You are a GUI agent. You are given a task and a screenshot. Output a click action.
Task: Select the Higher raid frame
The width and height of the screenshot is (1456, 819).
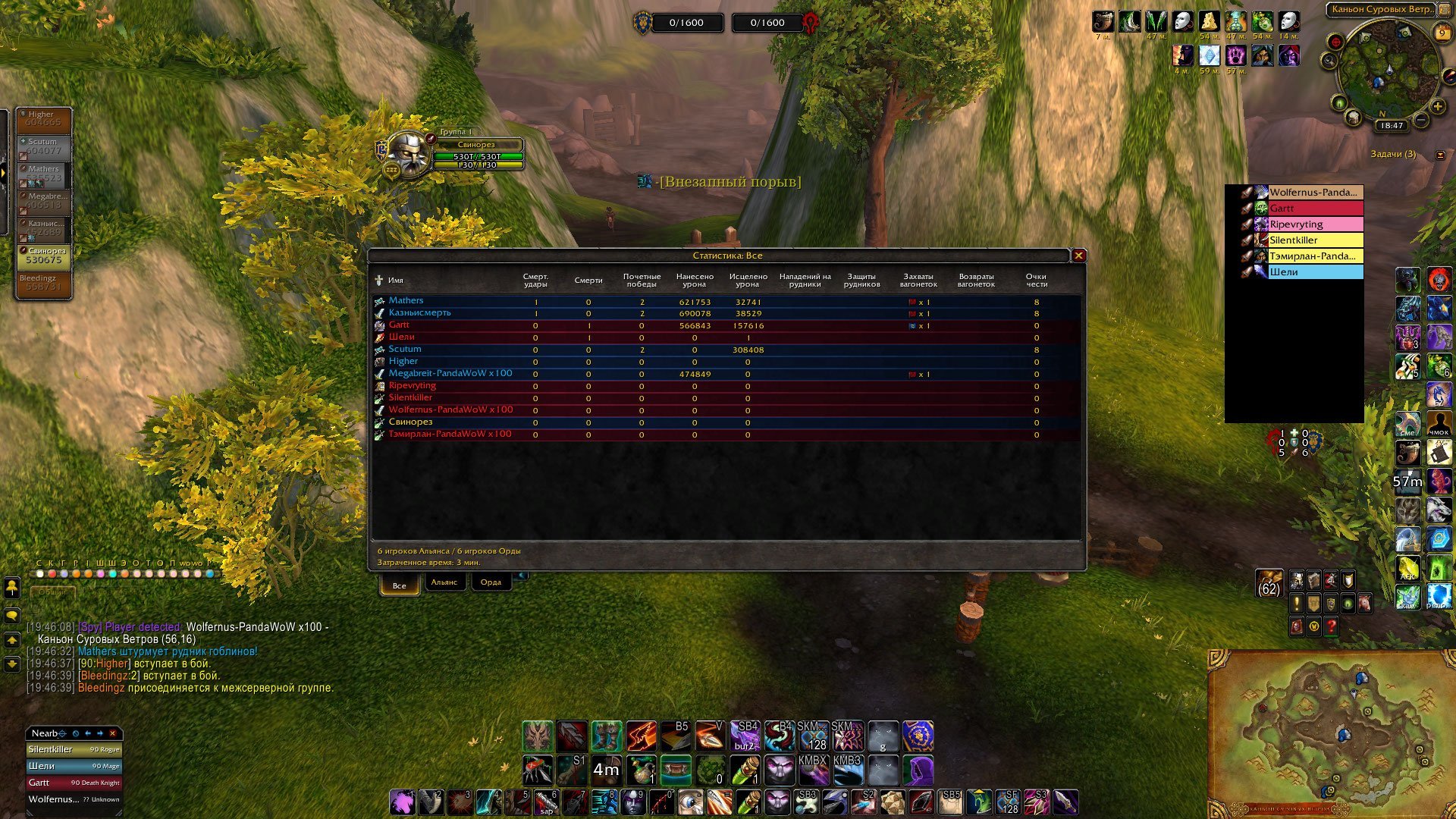[x=44, y=120]
